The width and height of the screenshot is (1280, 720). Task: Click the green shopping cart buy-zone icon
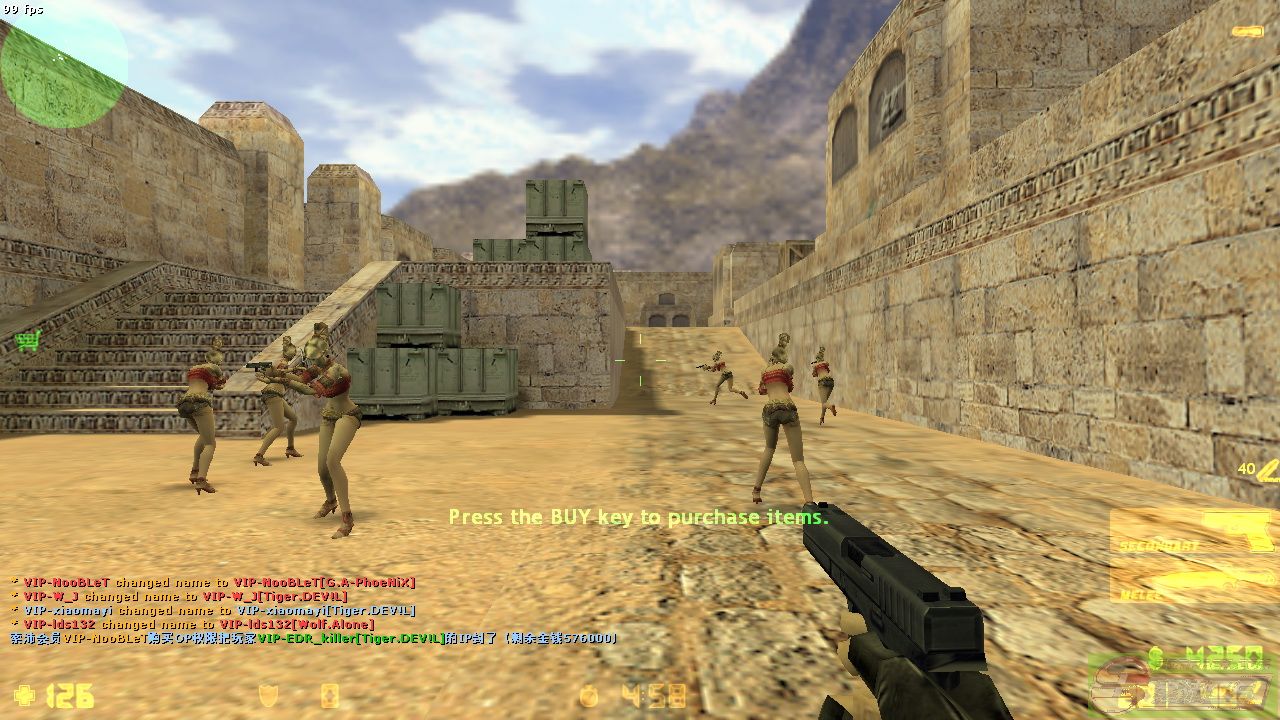click(28, 341)
